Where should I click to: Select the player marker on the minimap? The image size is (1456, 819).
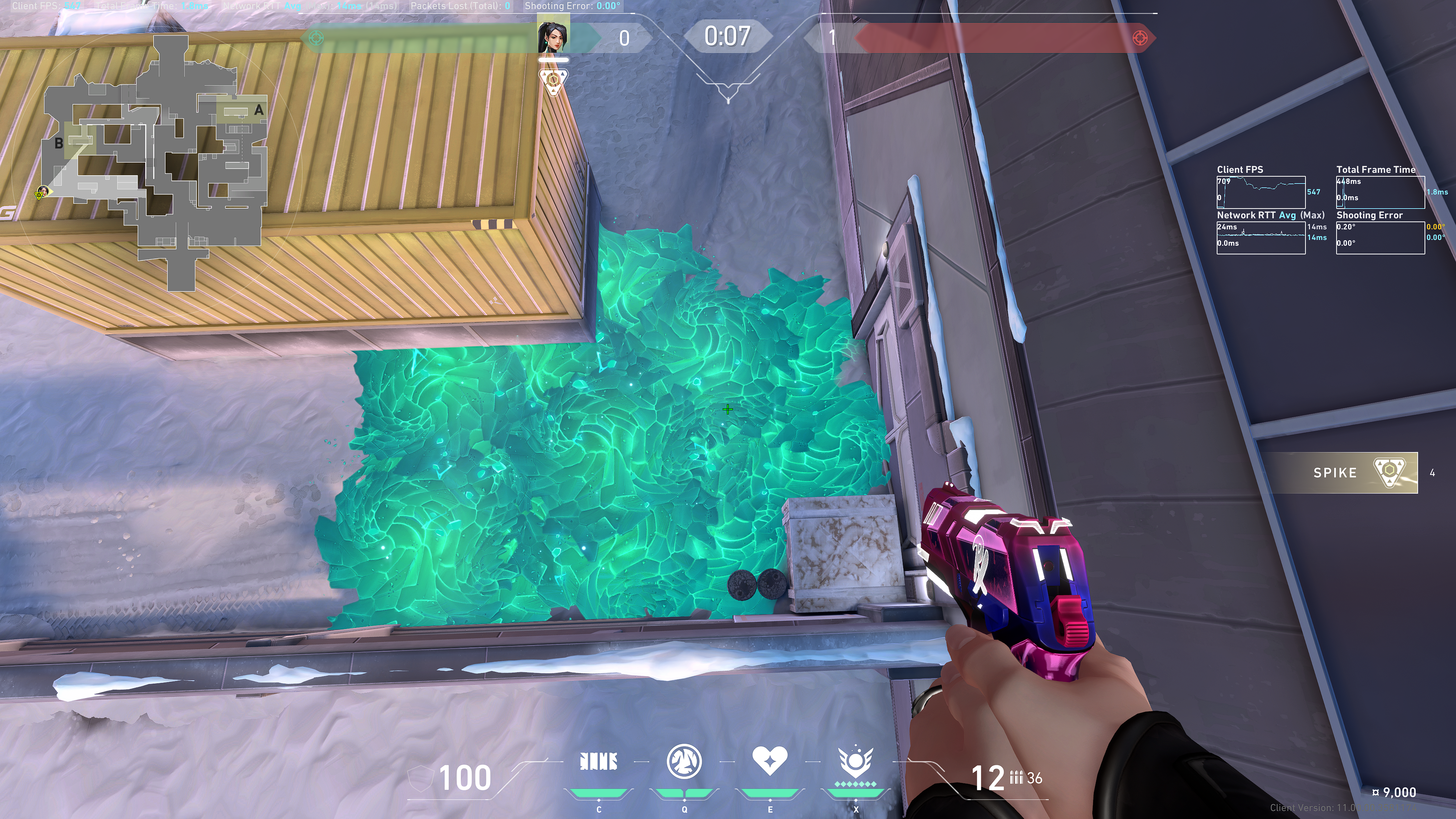pos(42,192)
